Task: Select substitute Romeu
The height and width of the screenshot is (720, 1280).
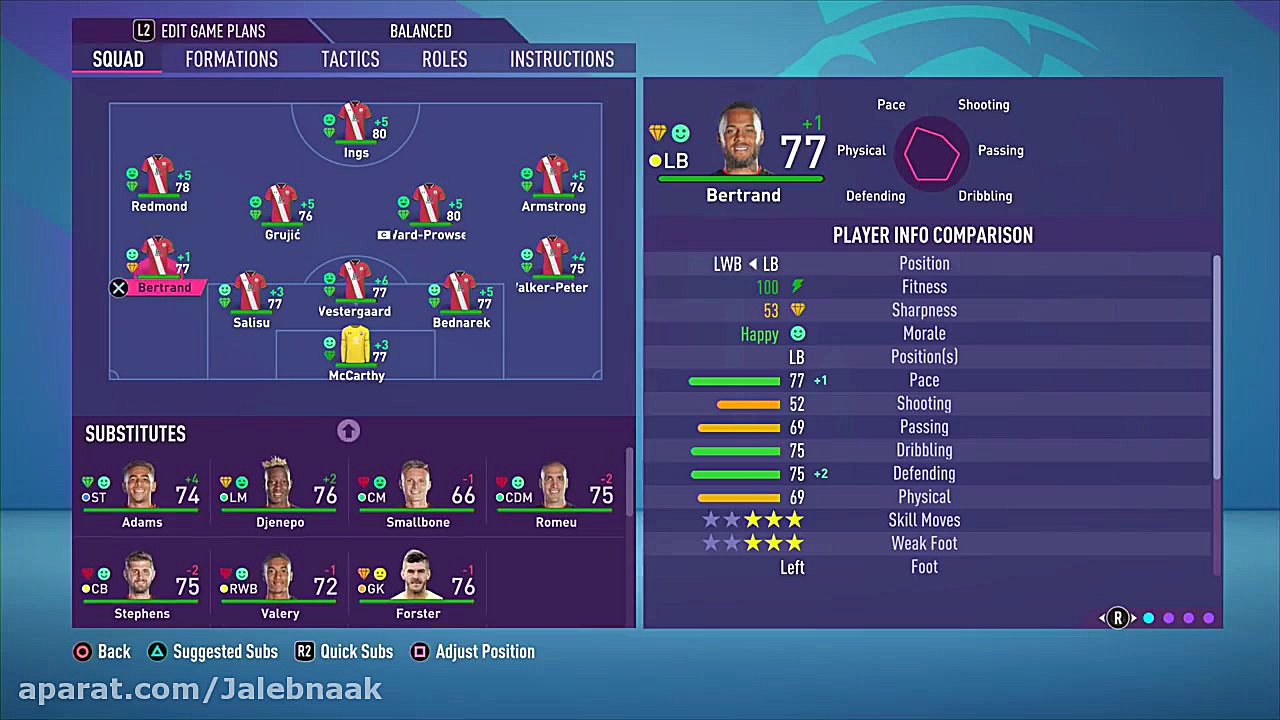Action: [555, 490]
